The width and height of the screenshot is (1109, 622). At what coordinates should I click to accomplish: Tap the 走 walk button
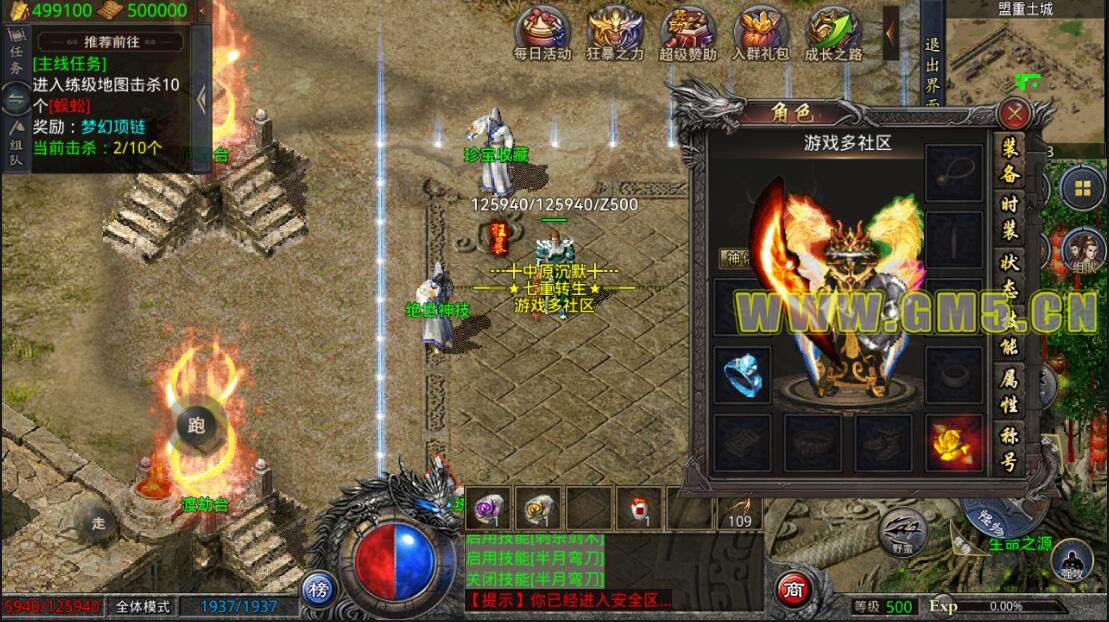(x=98, y=522)
